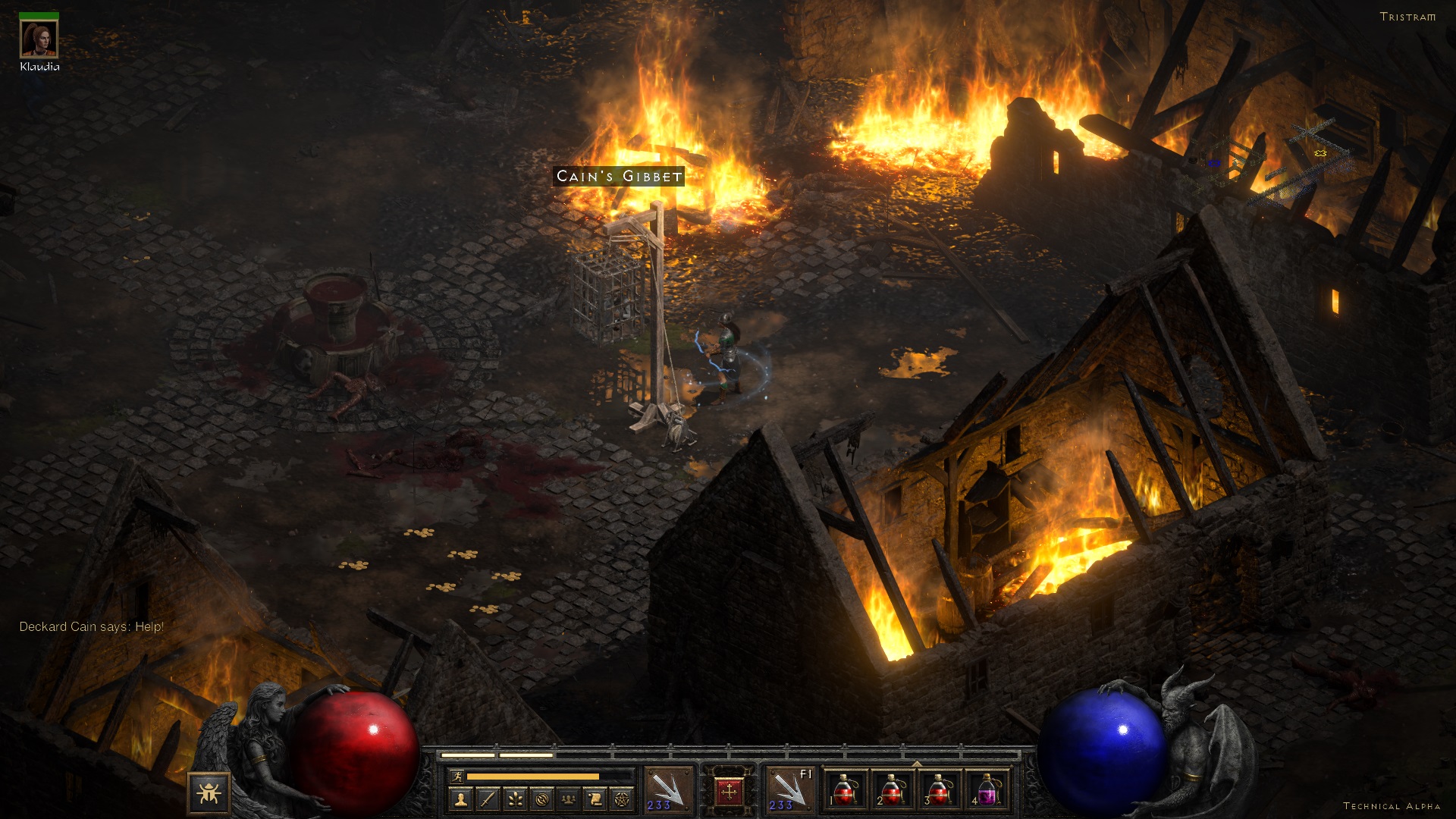Open the pentagram game menu icon
Screen dimensions: 1456x819
(622, 799)
